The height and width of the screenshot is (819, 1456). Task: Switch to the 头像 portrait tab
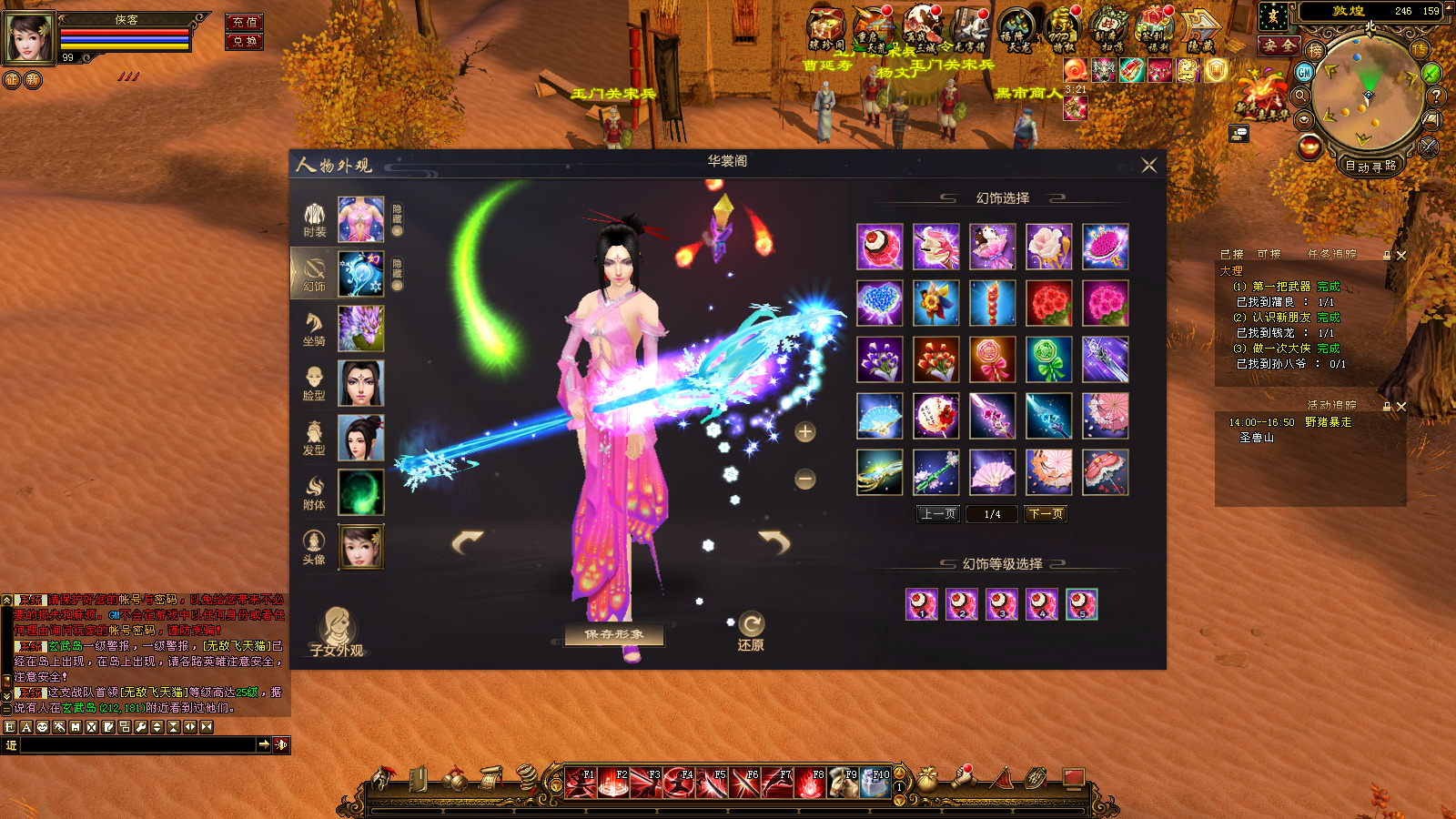[314, 547]
